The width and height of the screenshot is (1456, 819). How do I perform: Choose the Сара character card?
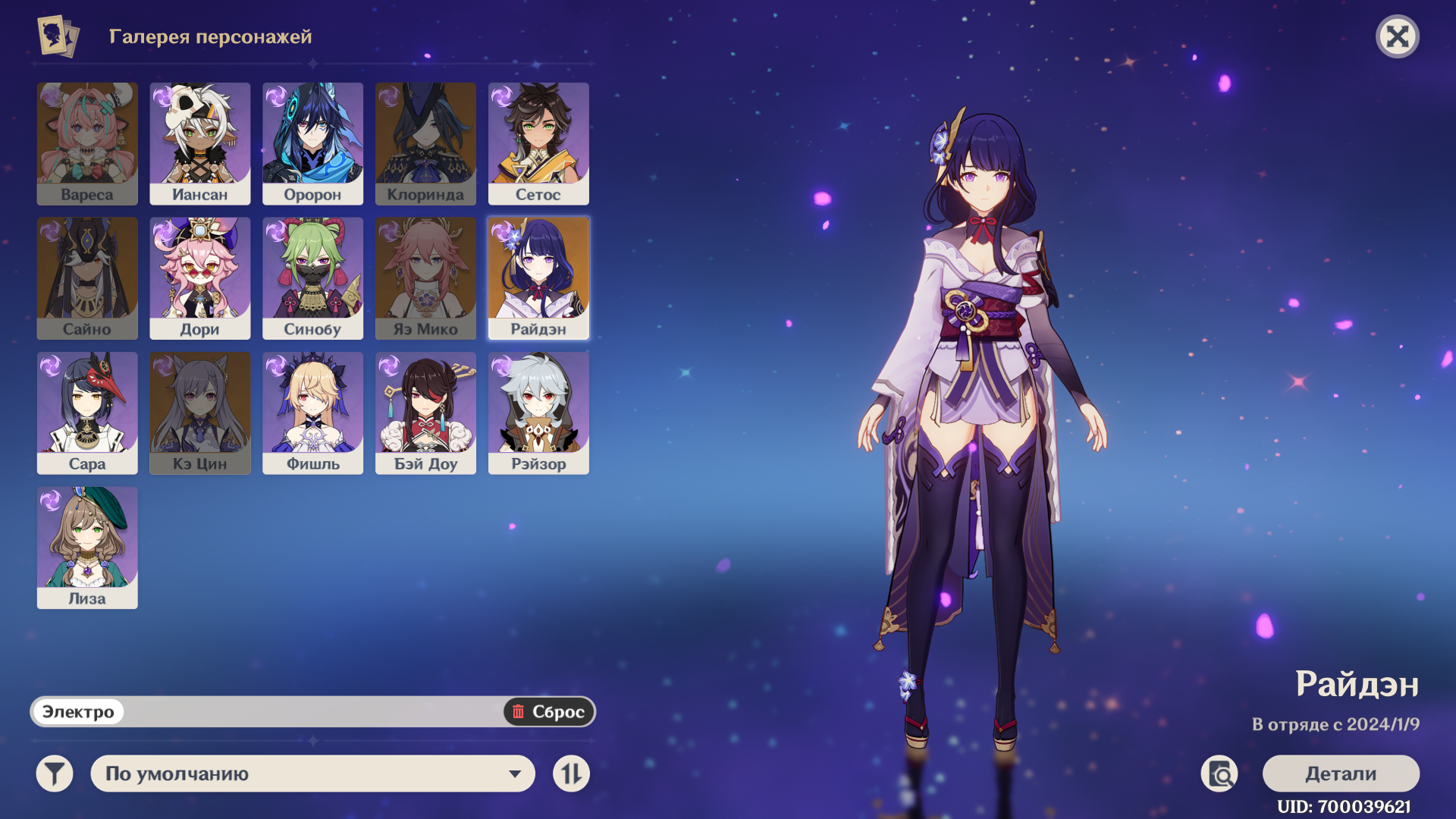point(87,413)
